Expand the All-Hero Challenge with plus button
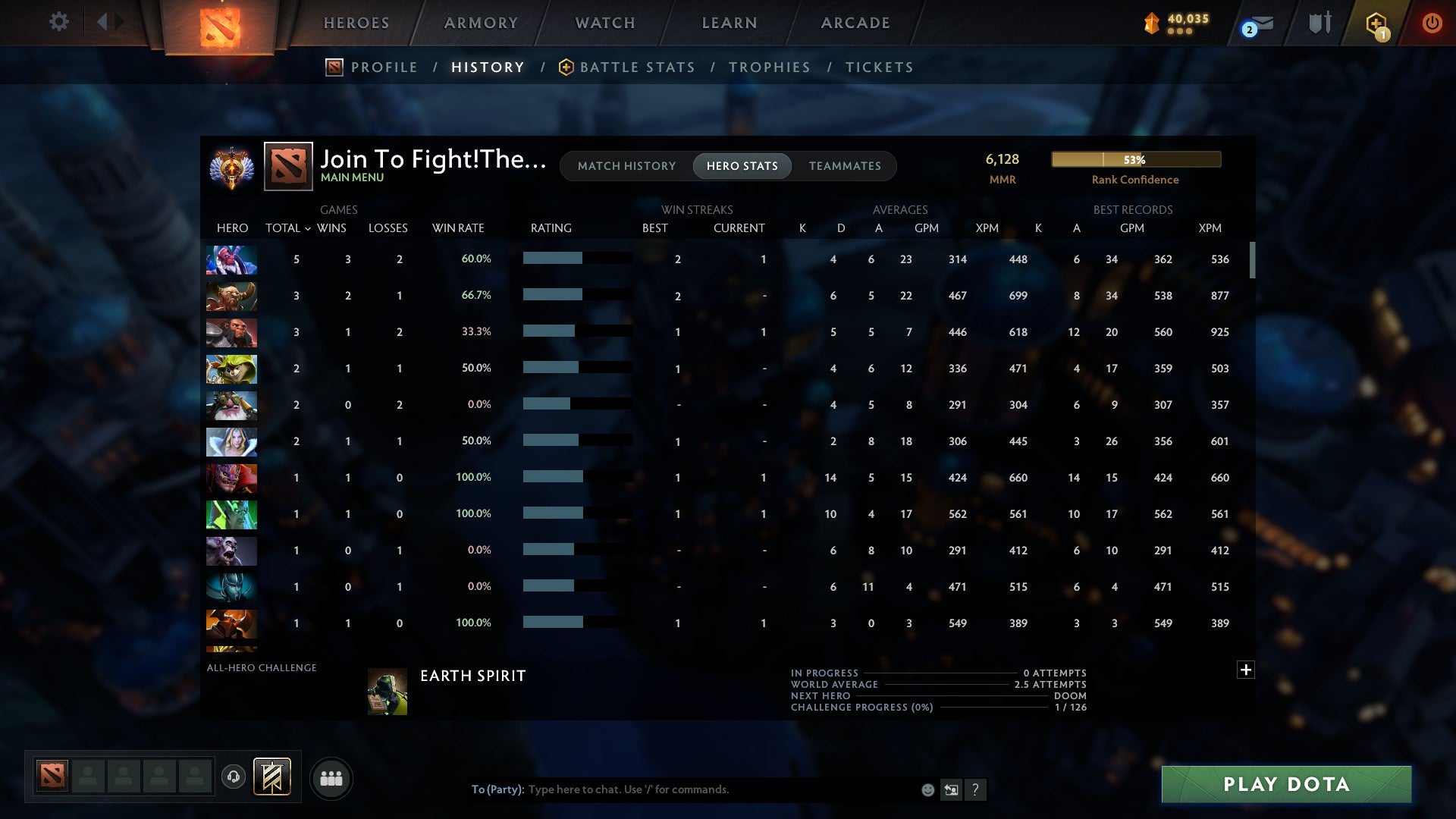Screen dimensions: 1456x819 tap(1246, 670)
